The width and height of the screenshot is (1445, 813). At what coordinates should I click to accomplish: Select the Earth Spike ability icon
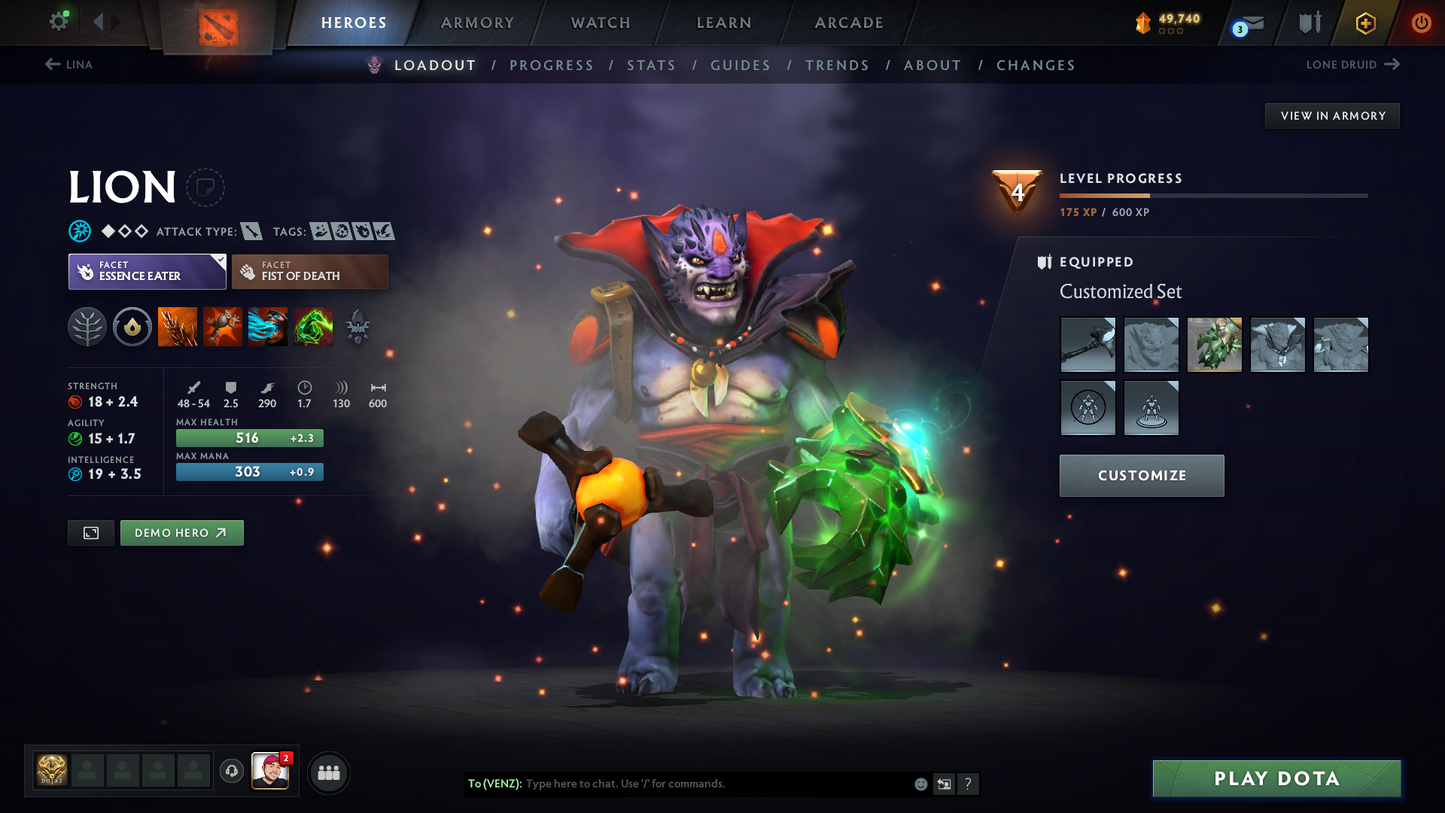[177, 326]
